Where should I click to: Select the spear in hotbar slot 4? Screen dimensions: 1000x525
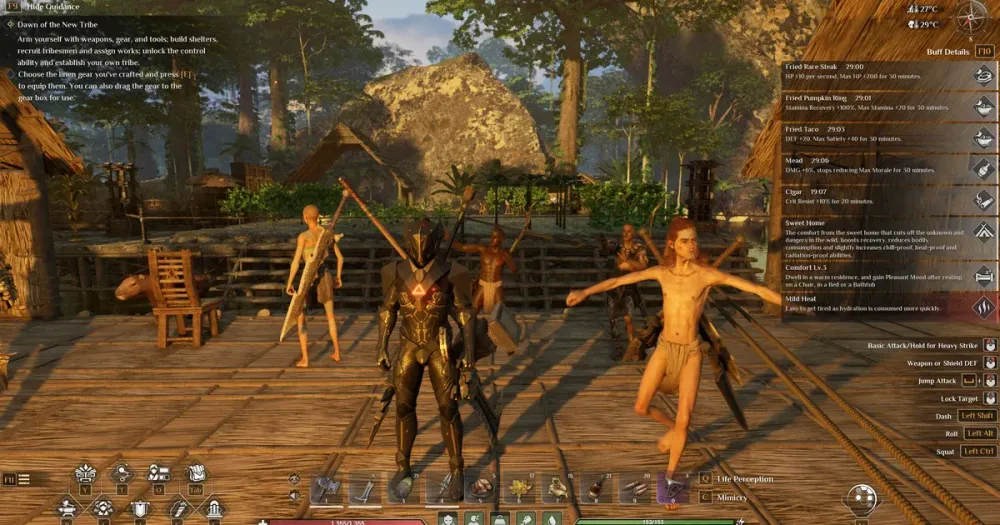pyautogui.click(x=442, y=487)
